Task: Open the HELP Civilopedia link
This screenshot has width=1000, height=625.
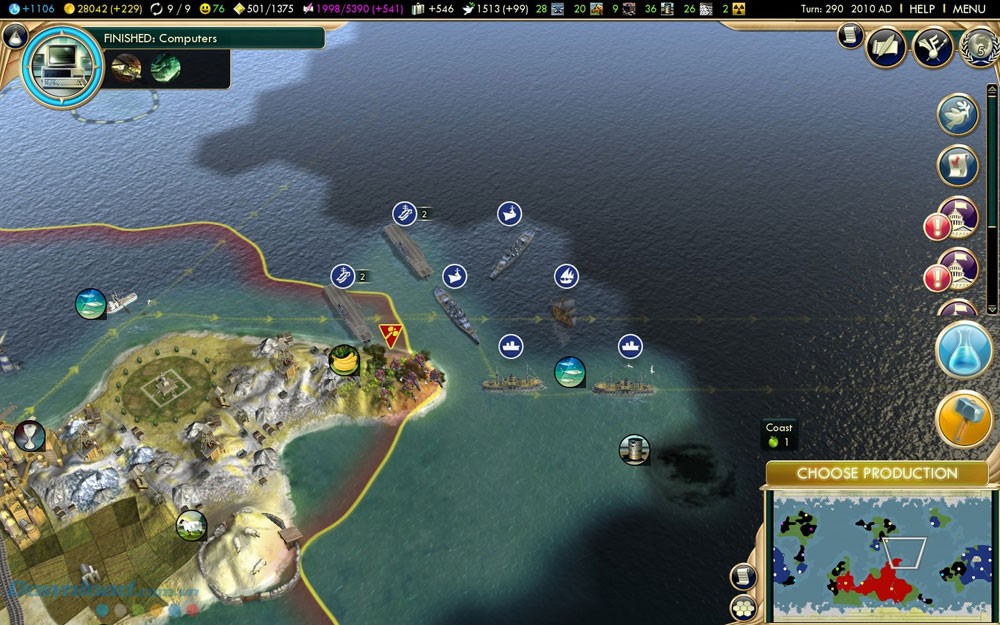Action: click(x=921, y=9)
